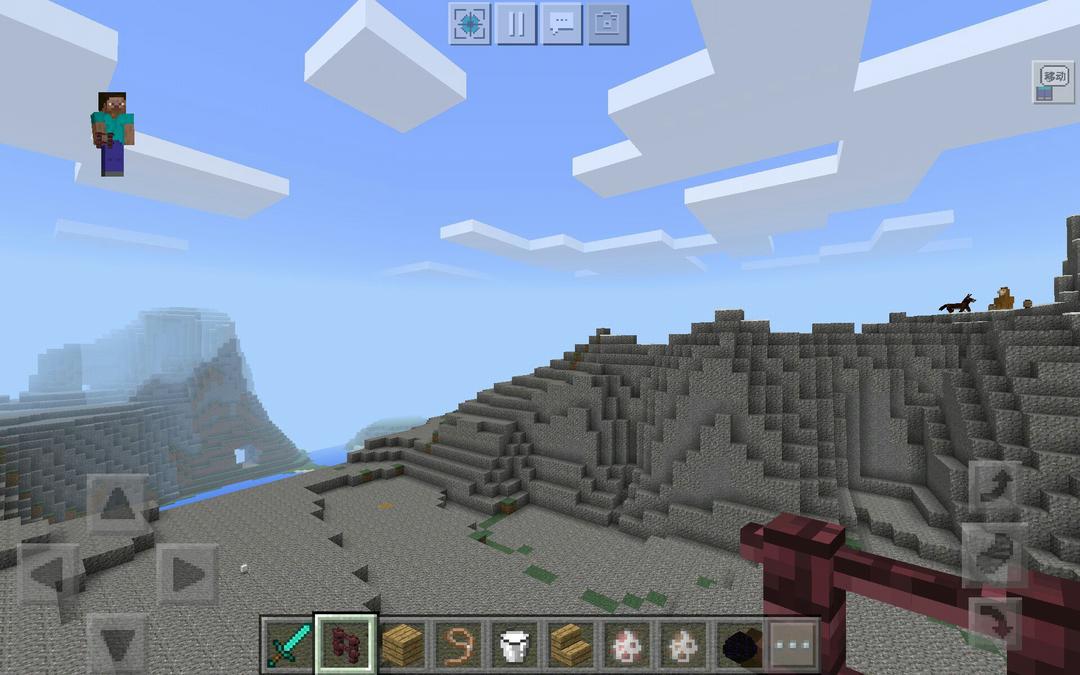Tap the pause button

[516, 24]
